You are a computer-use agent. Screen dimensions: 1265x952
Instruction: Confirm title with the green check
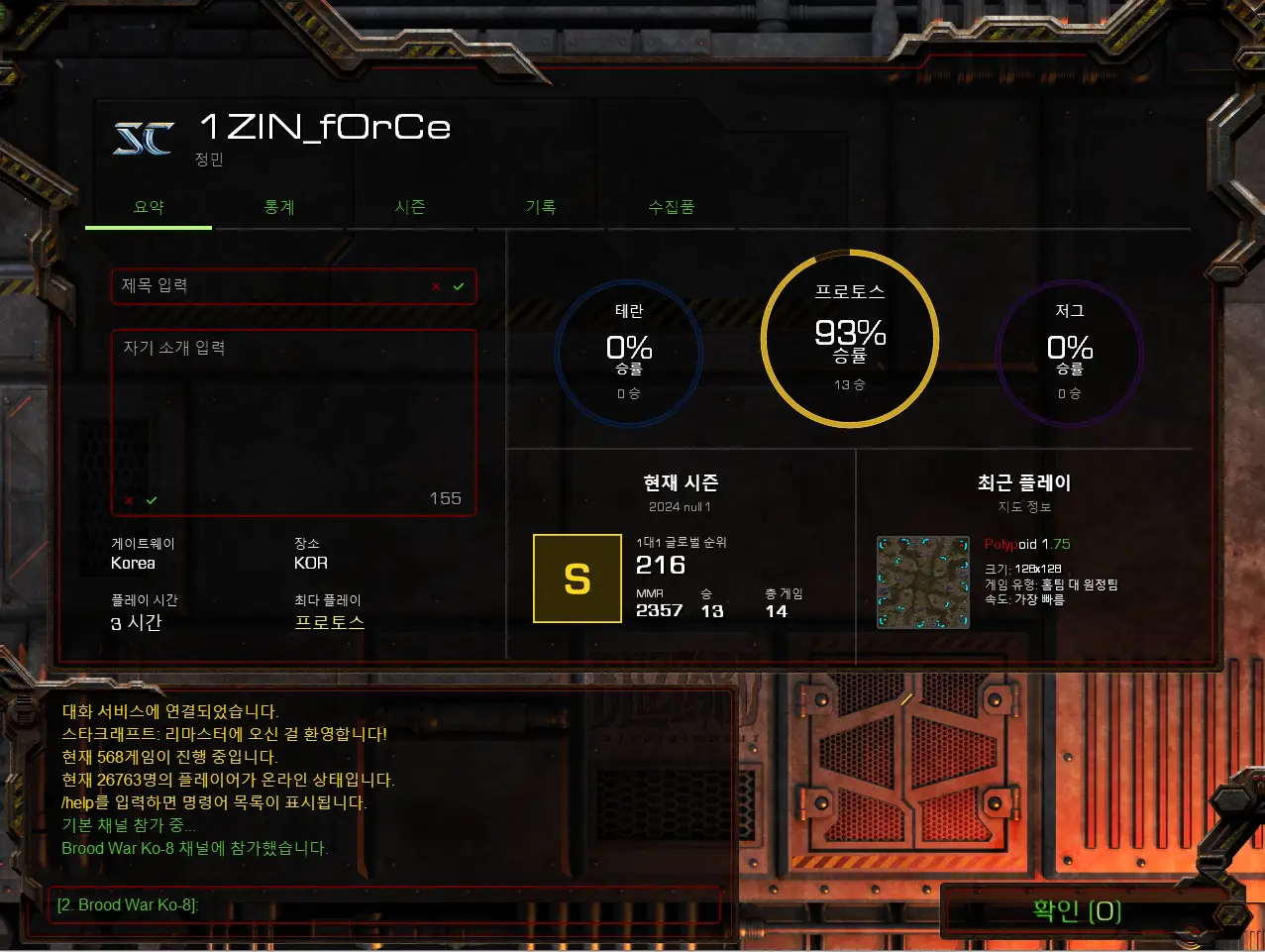pyautogui.click(x=459, y=286)
